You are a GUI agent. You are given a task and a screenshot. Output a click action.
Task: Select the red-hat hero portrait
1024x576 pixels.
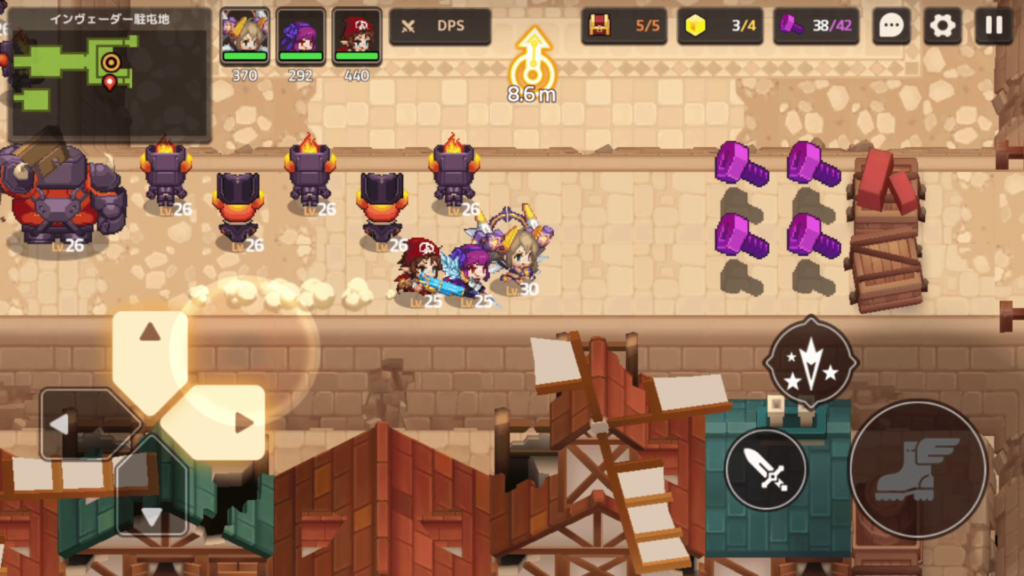(x=357, y=37)
